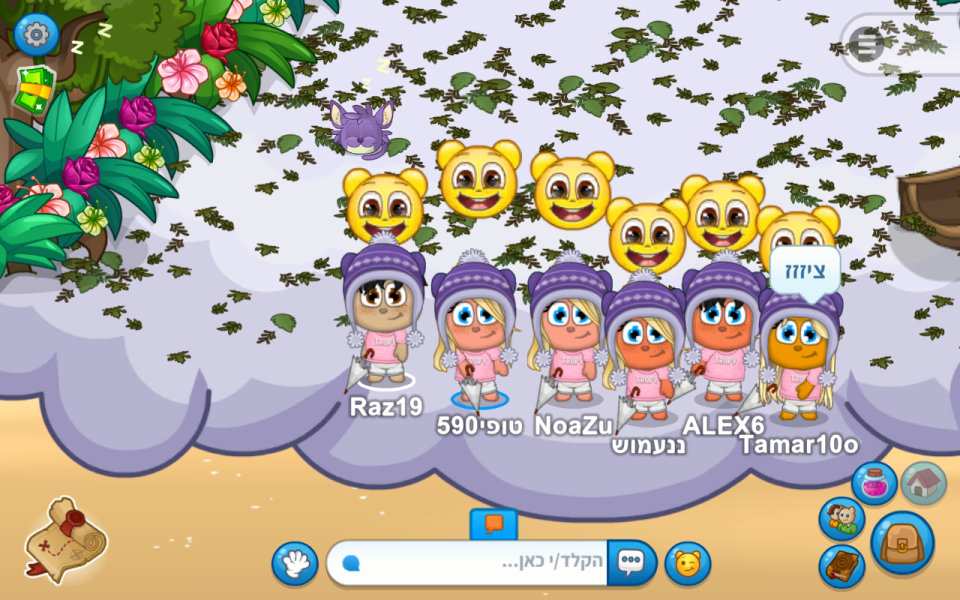Click the speech bubble send button
This screenshot has width=960, height=600.
(x=631, y=563)
